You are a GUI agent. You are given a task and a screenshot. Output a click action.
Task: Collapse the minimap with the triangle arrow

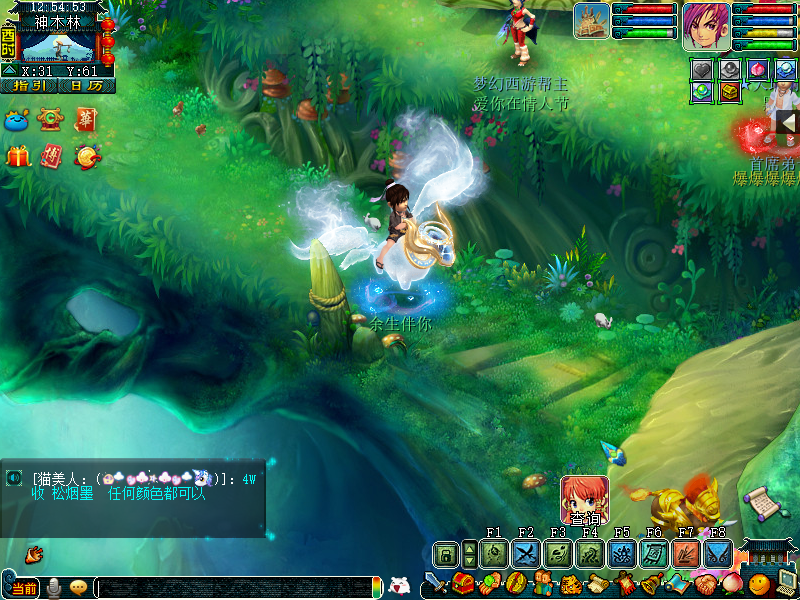[9, 71]
